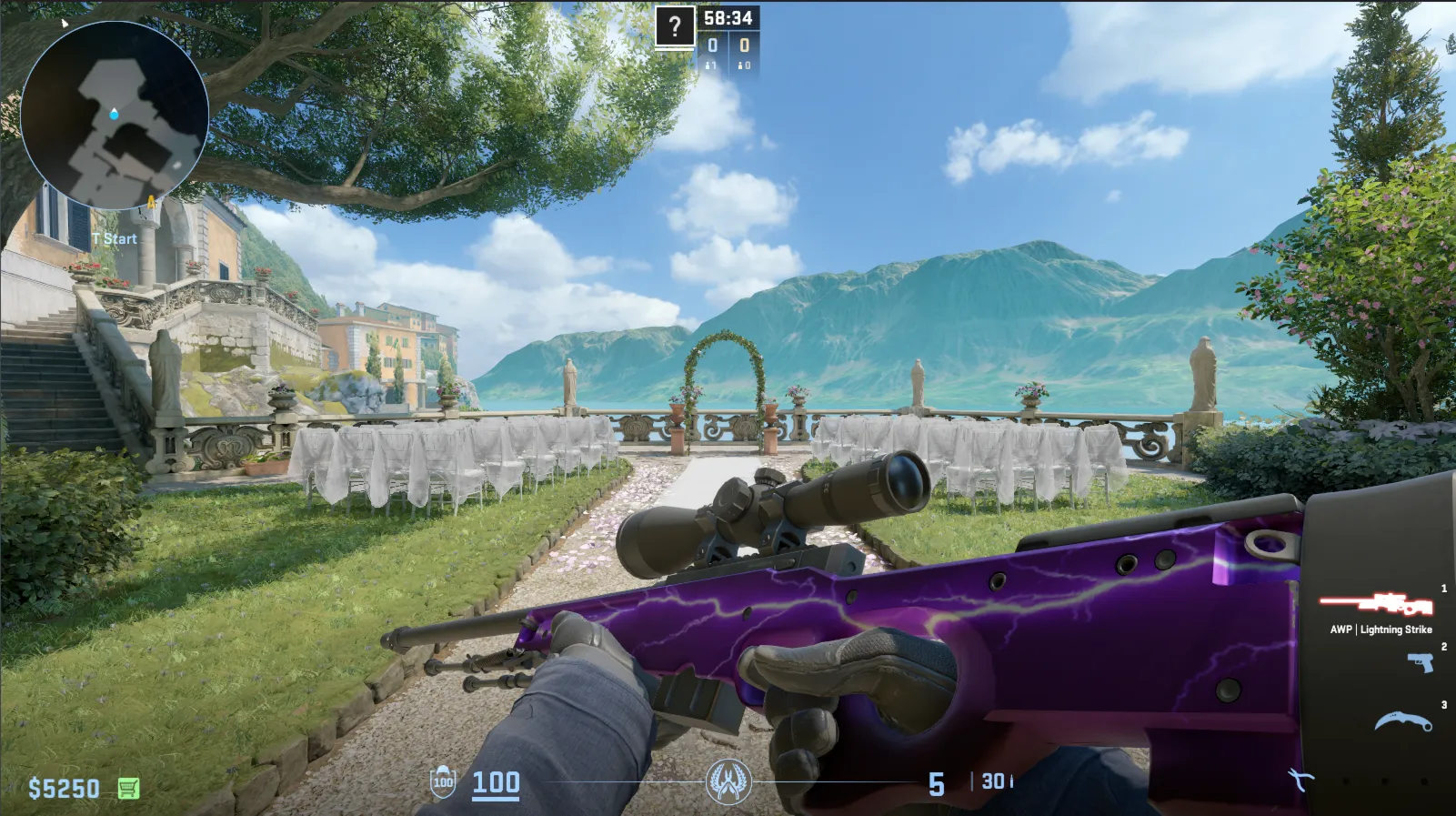This screenshot has width=1456, height=816.
Task: Click the team emblem at bottom center
Action: coord(728,781)
